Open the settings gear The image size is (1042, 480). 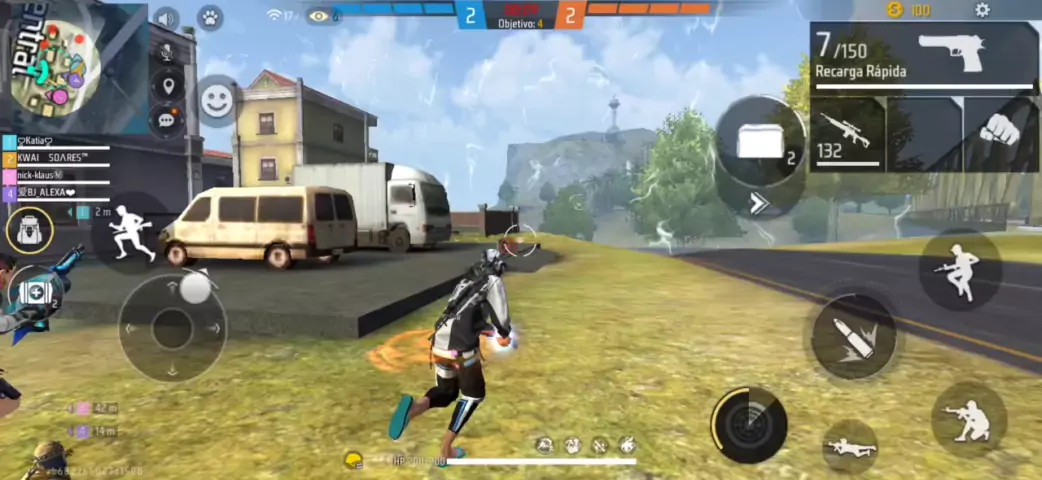tap(982, 10)
